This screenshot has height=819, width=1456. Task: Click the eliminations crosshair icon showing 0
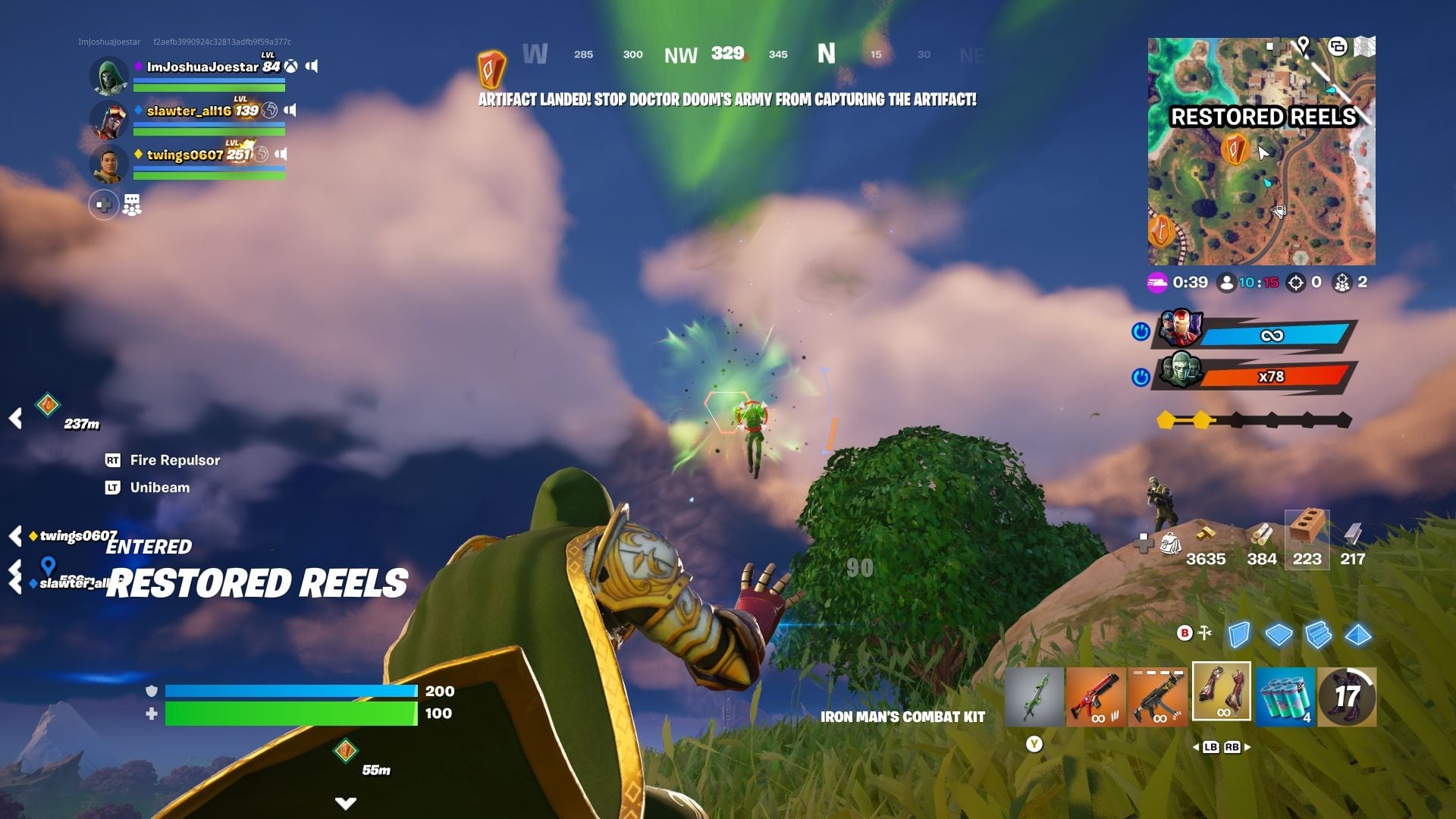coord(1295,282)
